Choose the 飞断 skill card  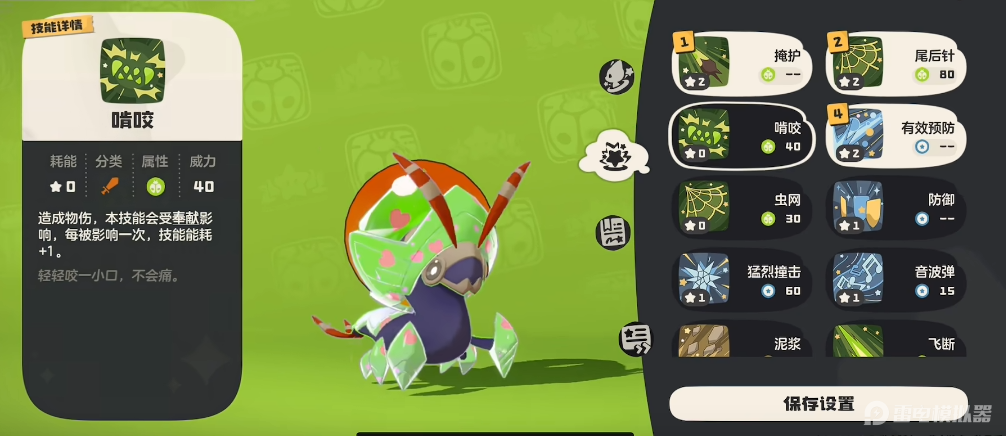[x=896, y=340]
